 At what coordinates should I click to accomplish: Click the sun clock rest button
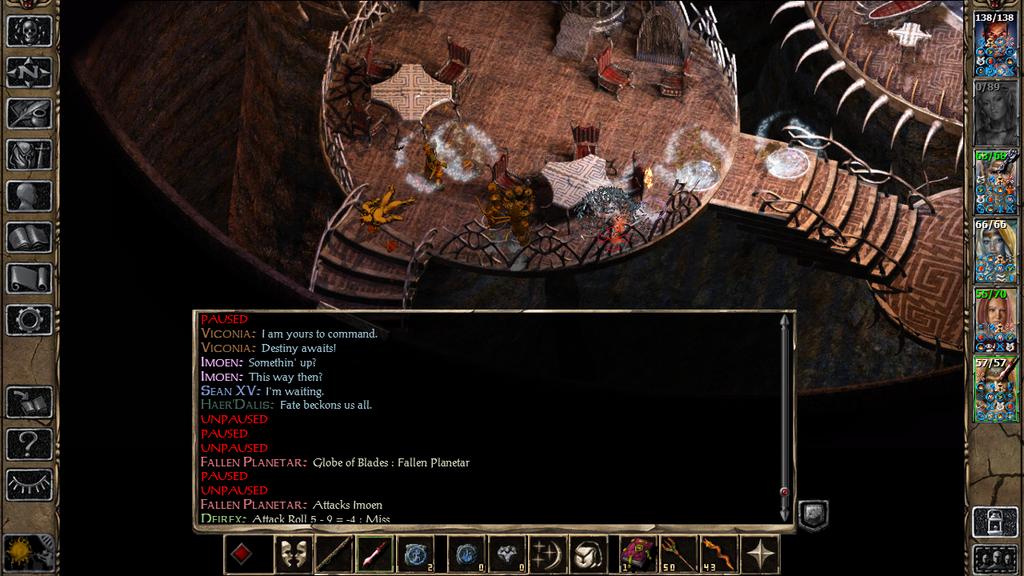pyautogui.click(x=19, y=551)
